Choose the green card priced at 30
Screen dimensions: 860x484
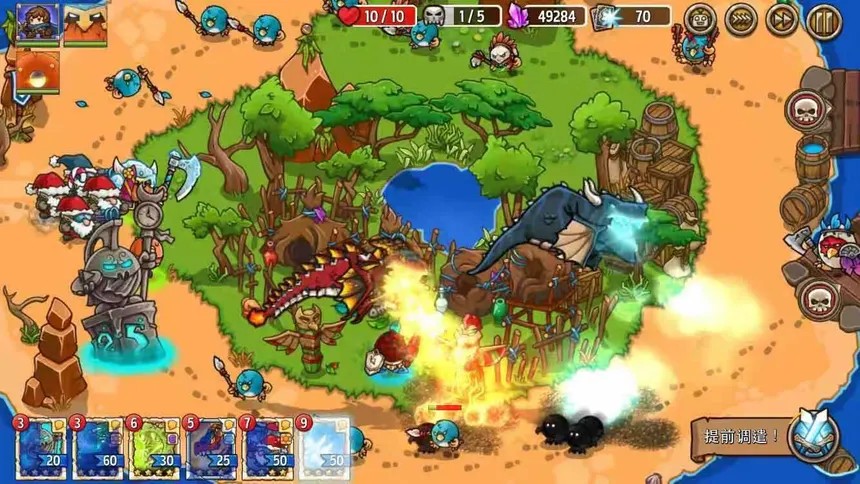tap(154, 449)
